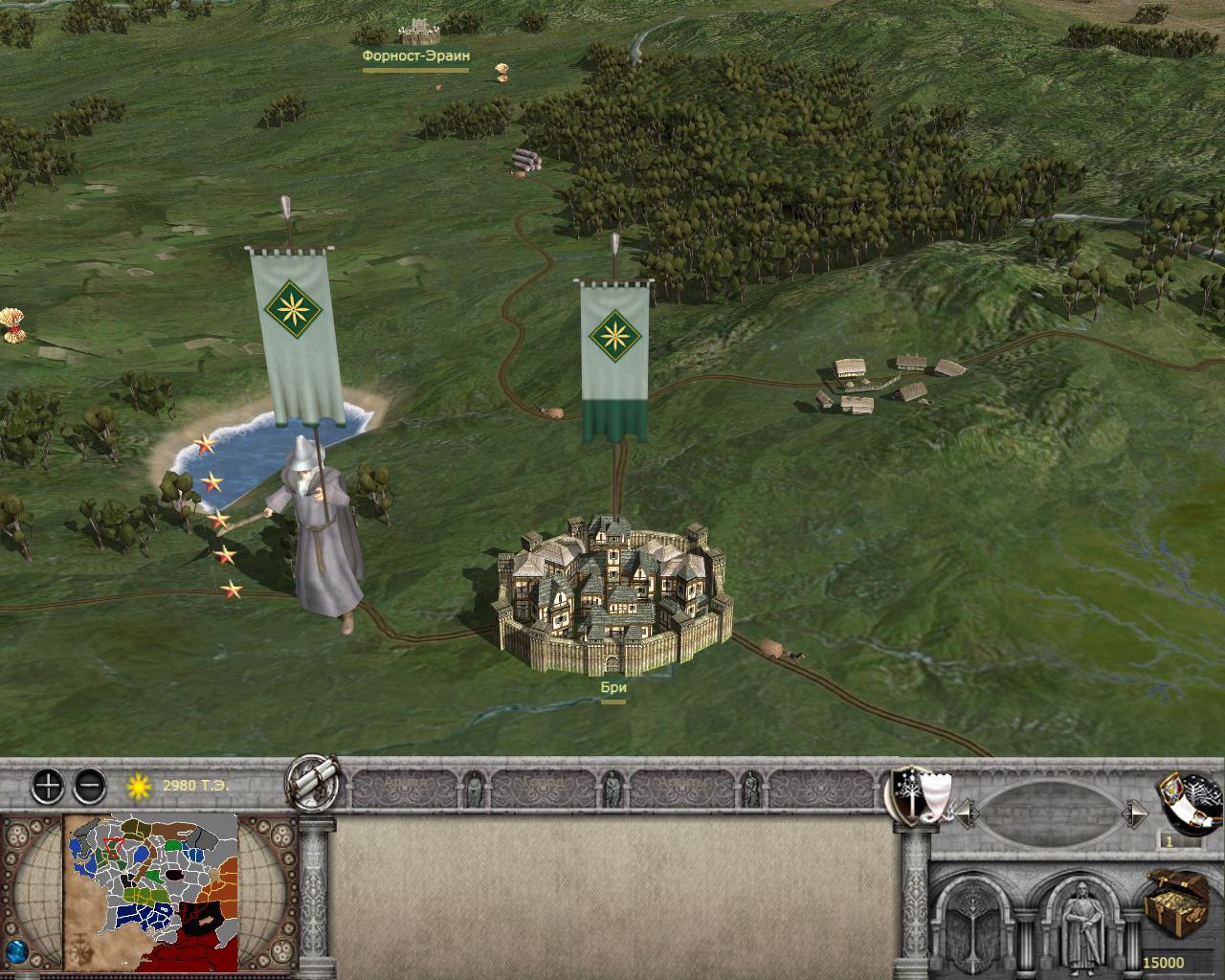Screen dimensions: 1225x980
Task: Zoom out the campaign map with minus button
Action: 89,787
